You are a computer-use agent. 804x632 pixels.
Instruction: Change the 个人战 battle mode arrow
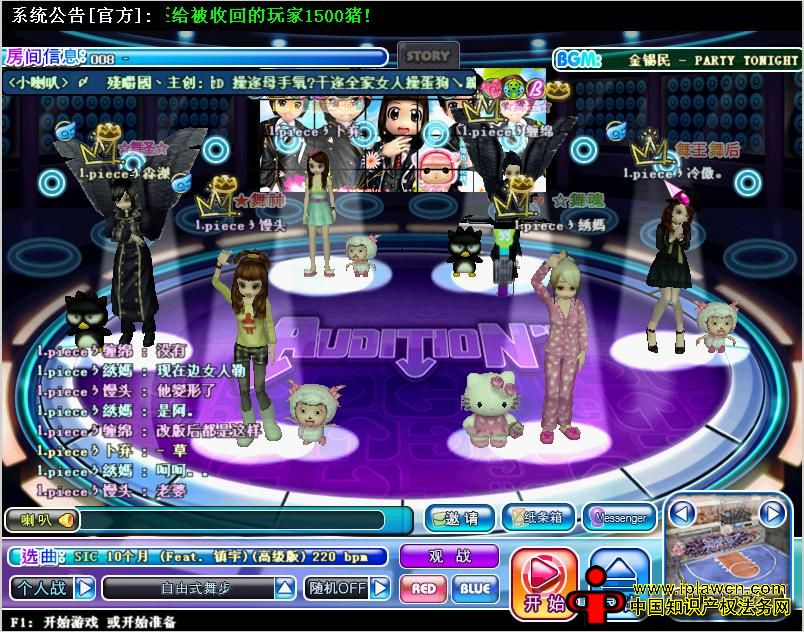(86, 587)
